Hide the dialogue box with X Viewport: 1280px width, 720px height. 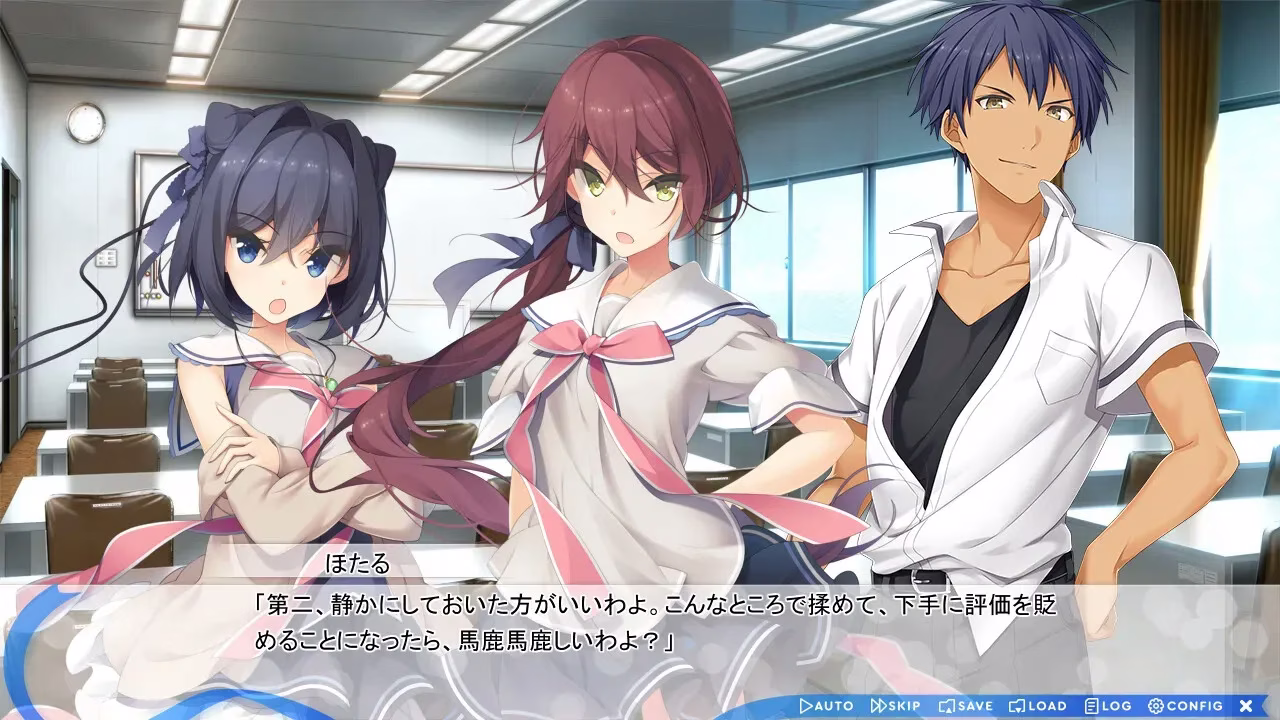click(x=1246, y=706)
